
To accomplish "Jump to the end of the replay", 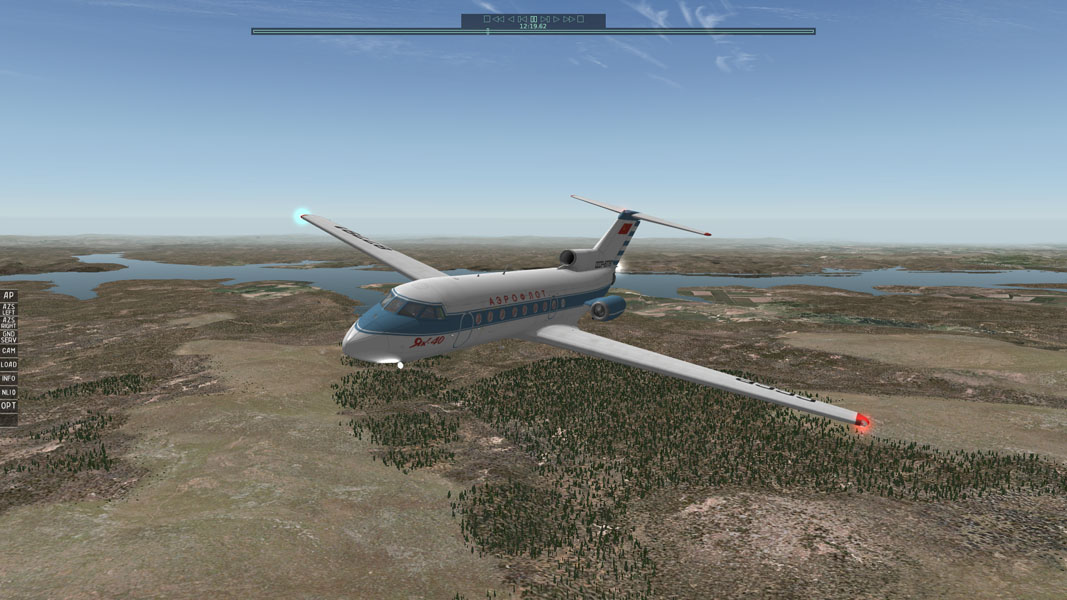I will point(580,19).
